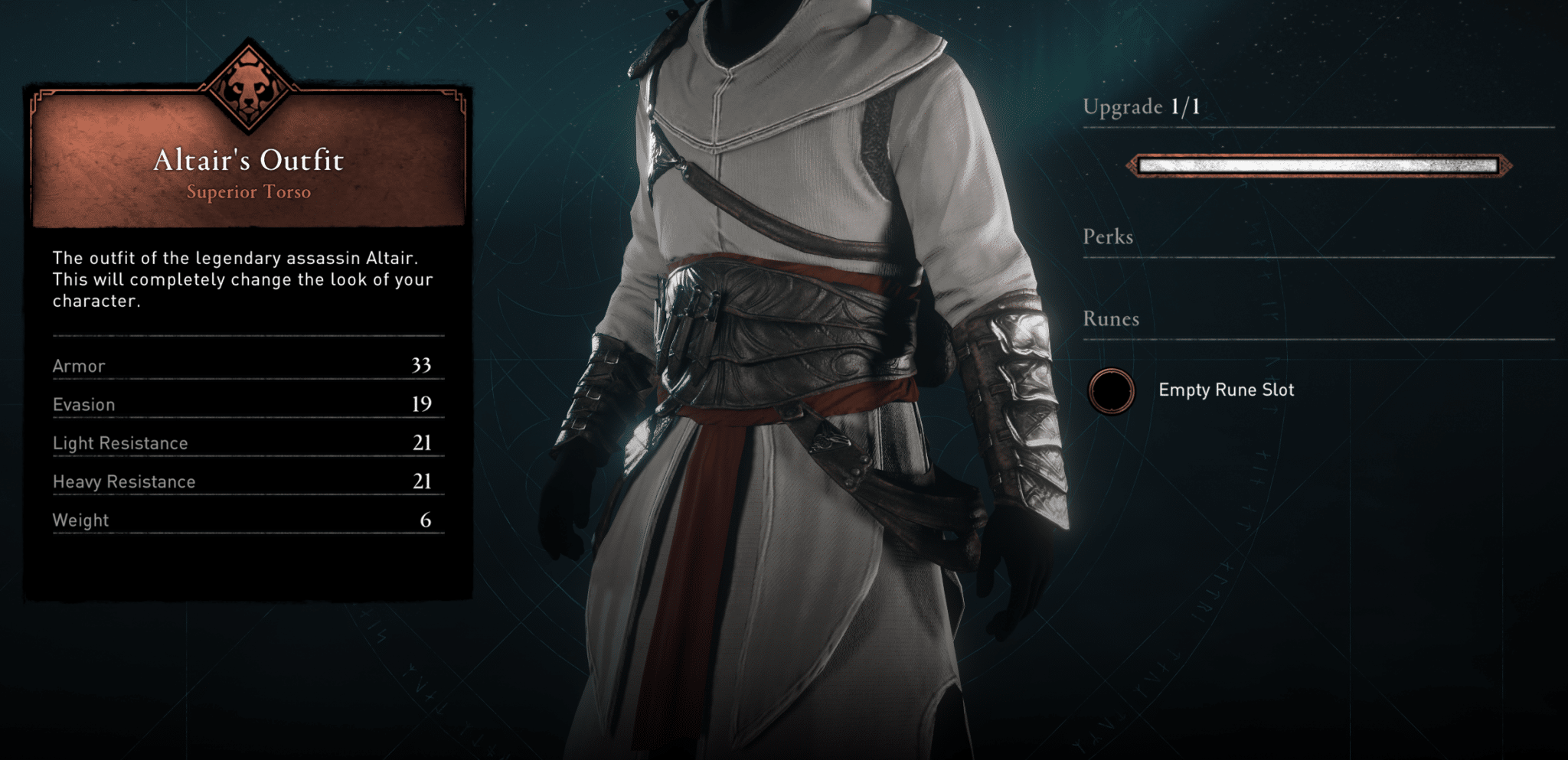Click the Empty Rune Slot label text

(x=1226, y=390)
